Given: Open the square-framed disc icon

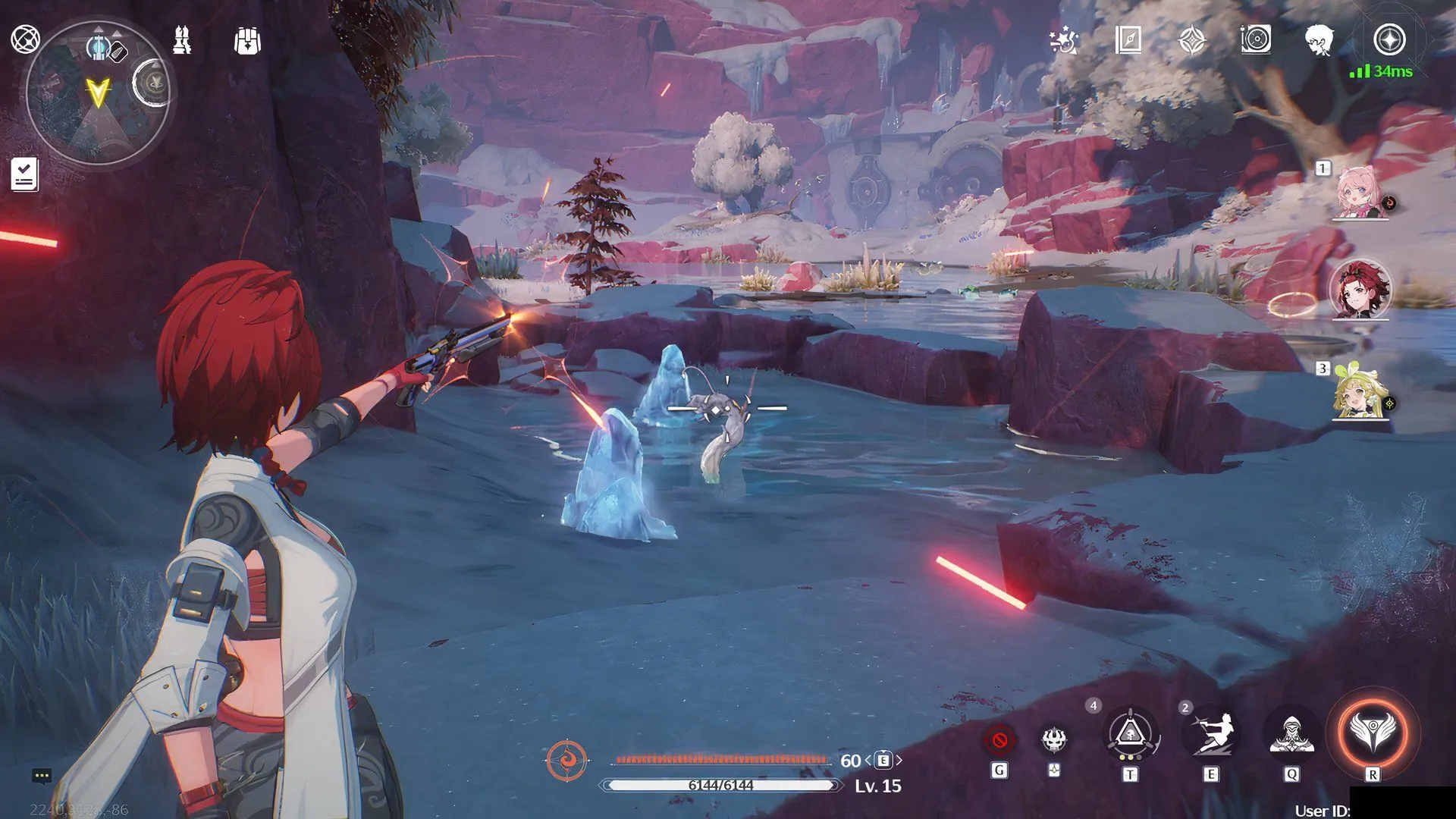Looking at the screenshot, I should click(1256, 39).
